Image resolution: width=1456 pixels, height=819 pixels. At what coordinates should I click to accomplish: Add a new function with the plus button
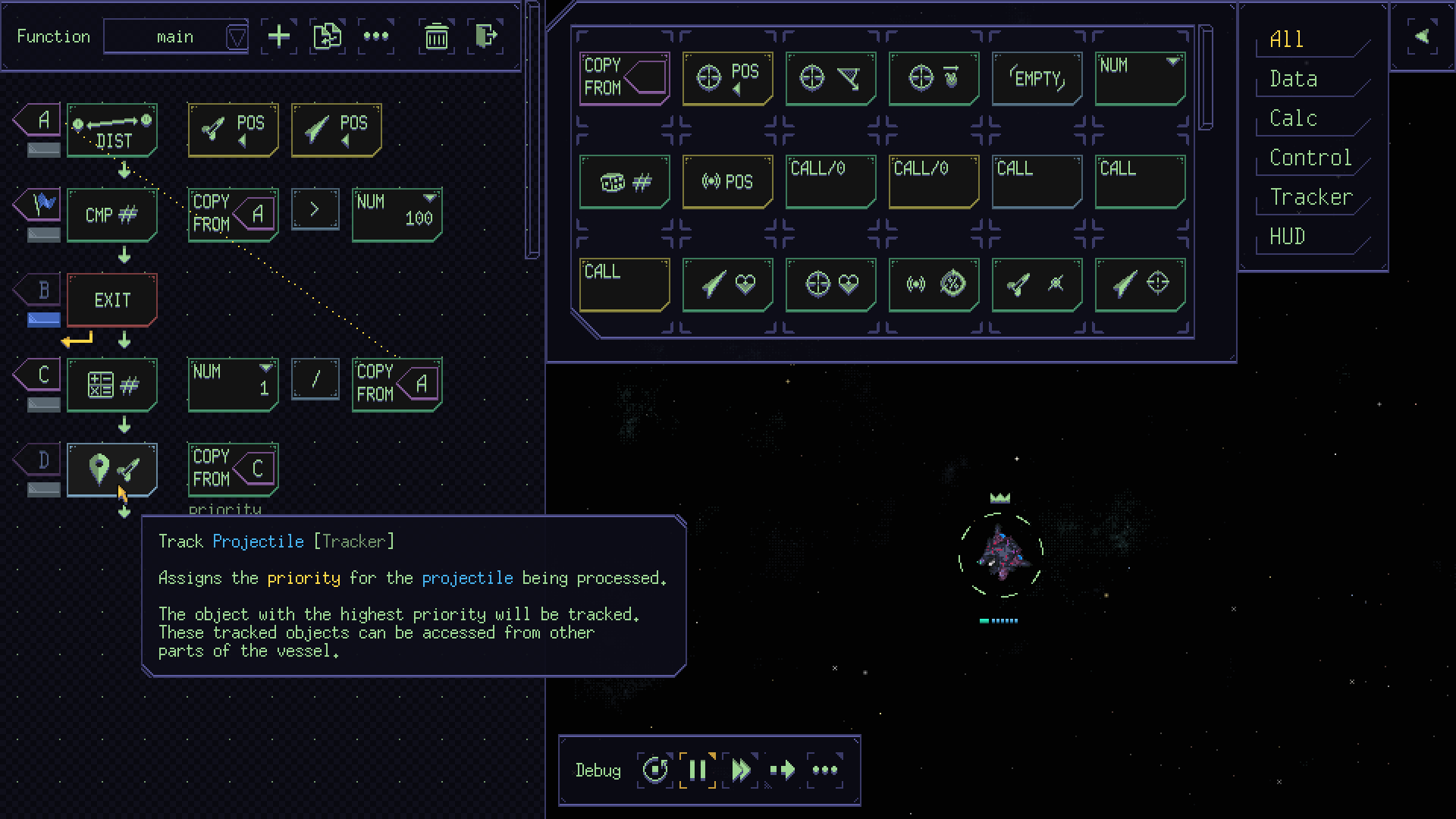tap(279, 36)
